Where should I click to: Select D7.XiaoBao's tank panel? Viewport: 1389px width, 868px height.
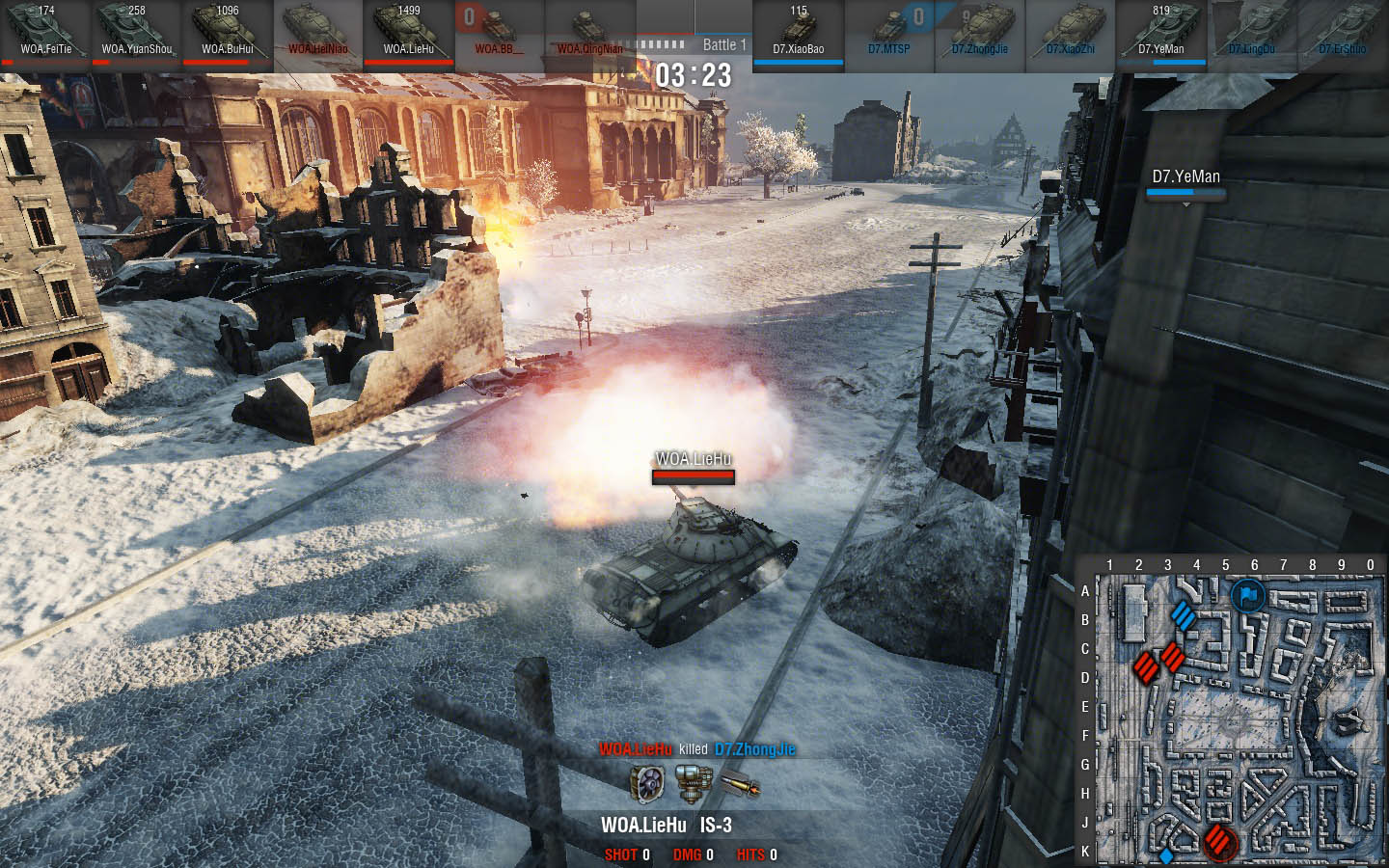(x=798, y=32)
